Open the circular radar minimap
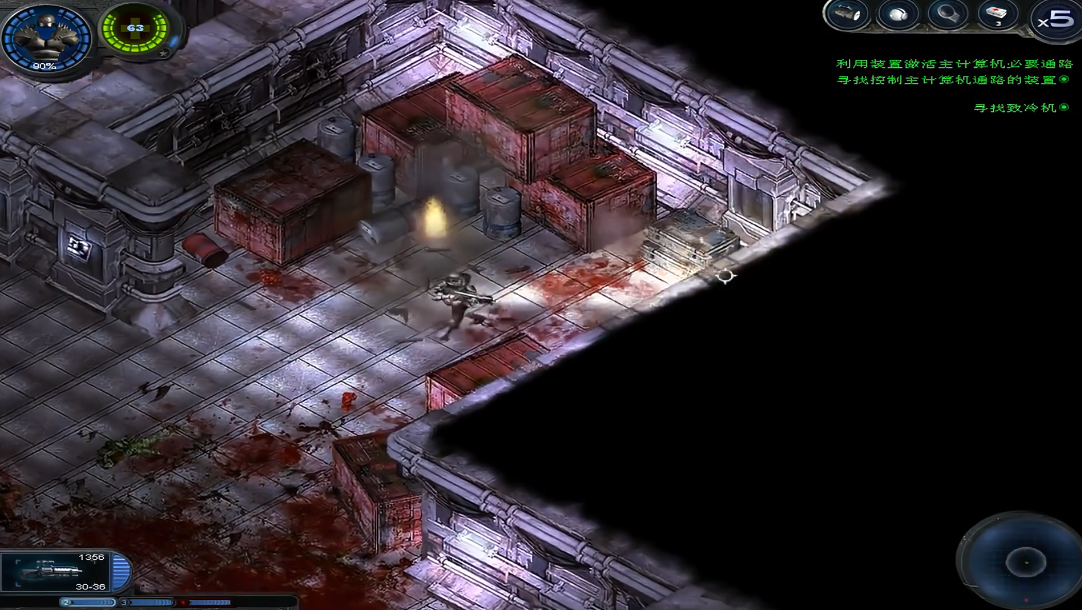Image resolution: width=1082 pixels, height=610 pixels. 1021,562
